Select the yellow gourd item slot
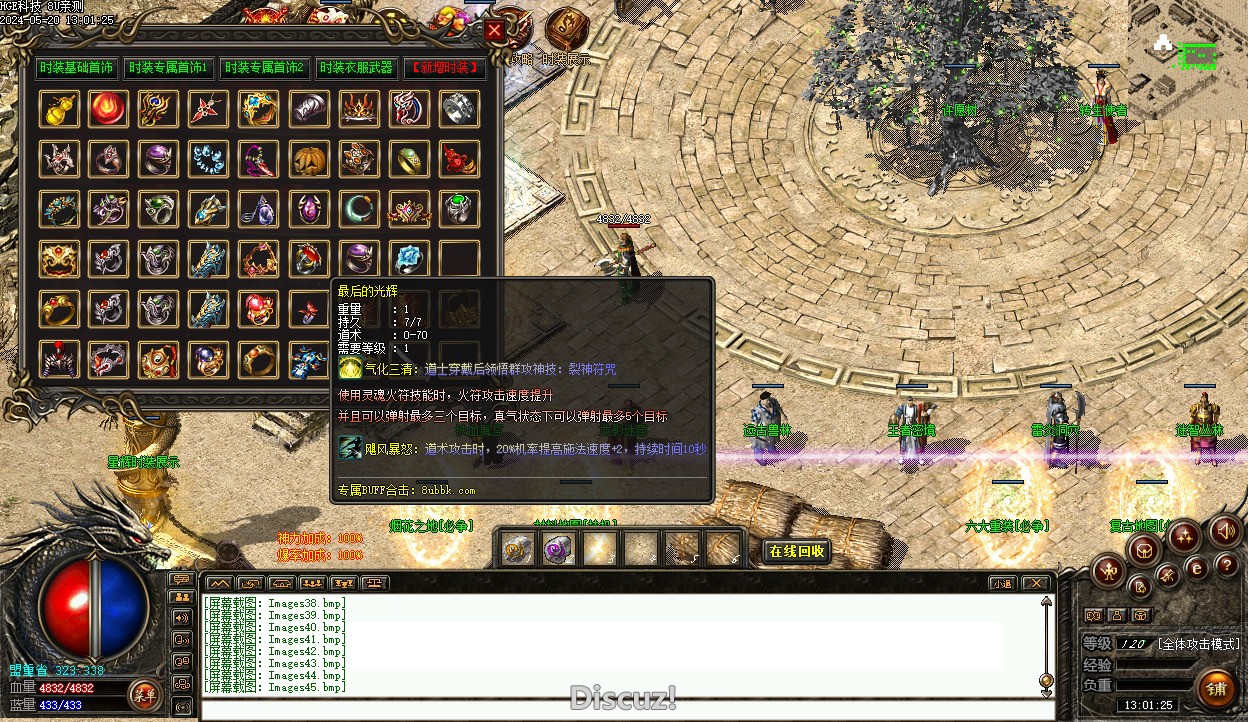1248x722 pixels. [x=59, y=109]
